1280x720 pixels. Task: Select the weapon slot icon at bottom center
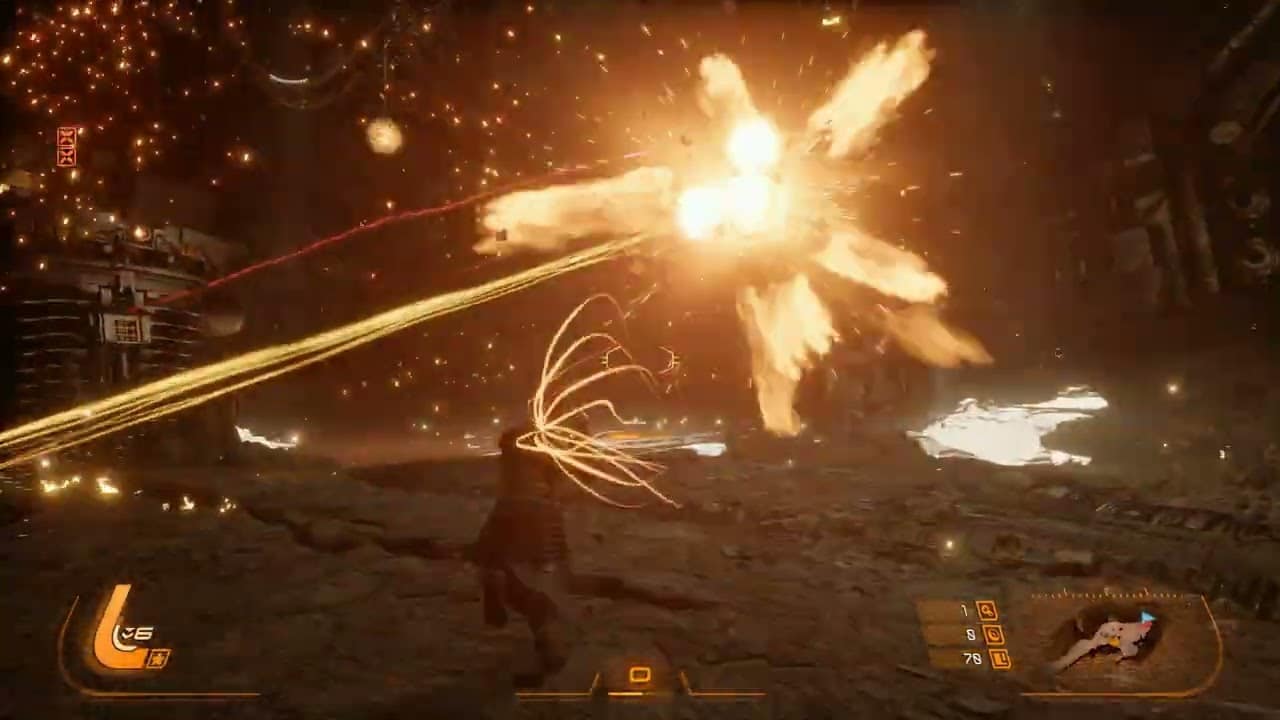[x=640, y=675]
